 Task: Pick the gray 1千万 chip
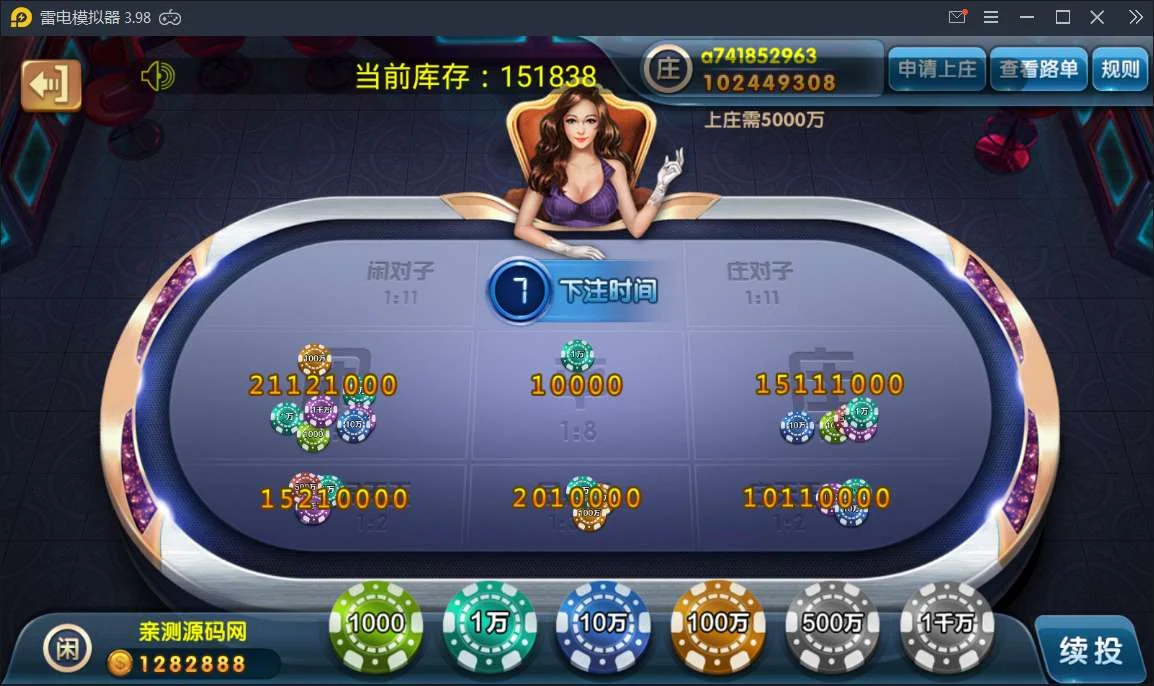tap(946, 624)
